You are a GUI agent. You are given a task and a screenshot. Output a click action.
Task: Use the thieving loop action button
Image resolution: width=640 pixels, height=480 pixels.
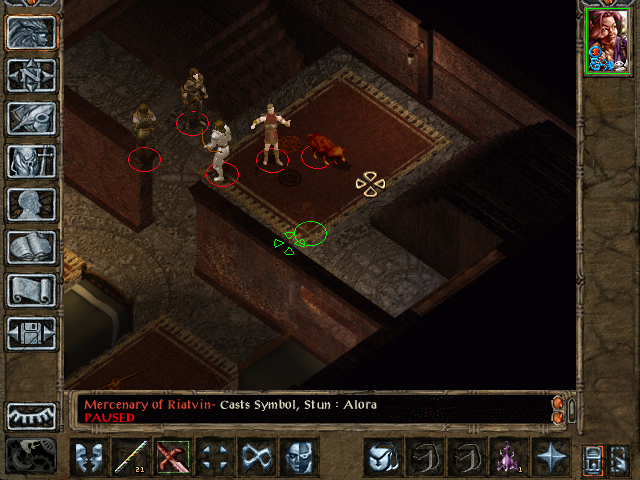tap(257, 457)
